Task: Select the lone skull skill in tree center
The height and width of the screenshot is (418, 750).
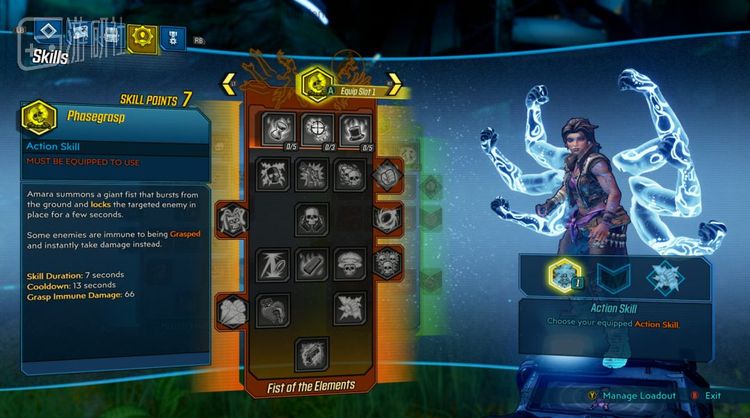Action: 313,217
